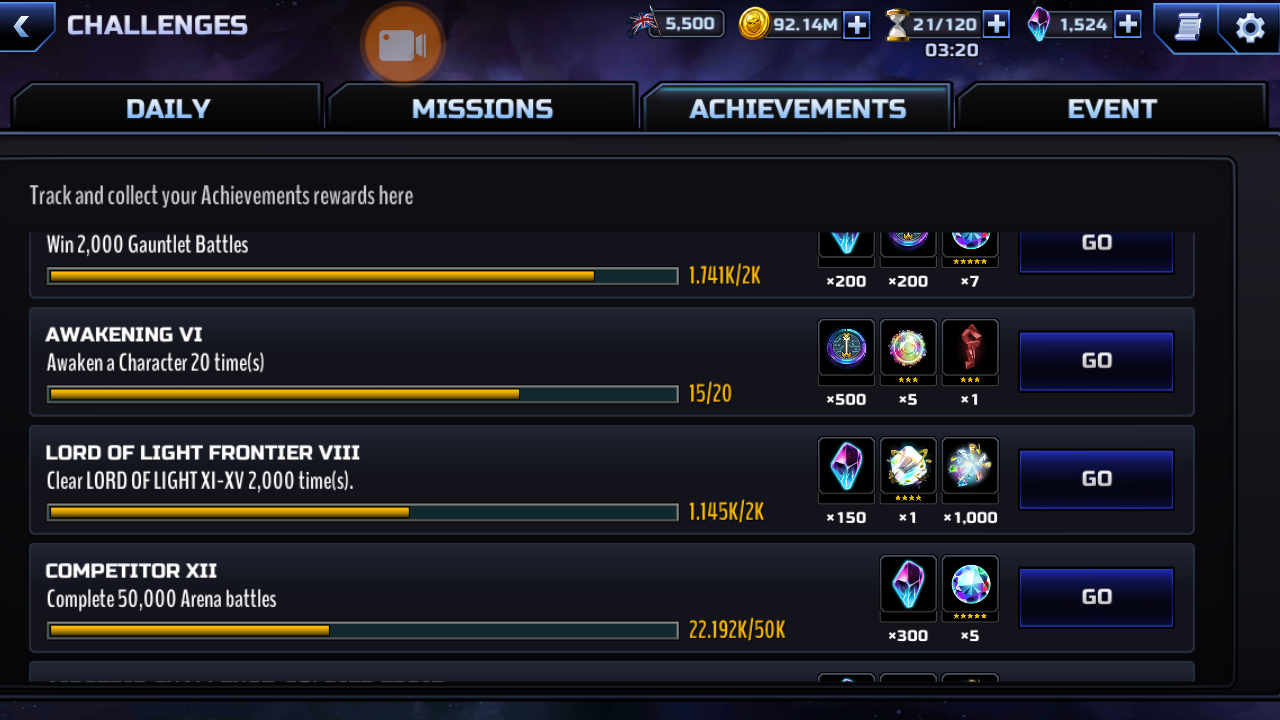
Task: Click GO for Competitor XII achievement
Action: coord(1096,597)
